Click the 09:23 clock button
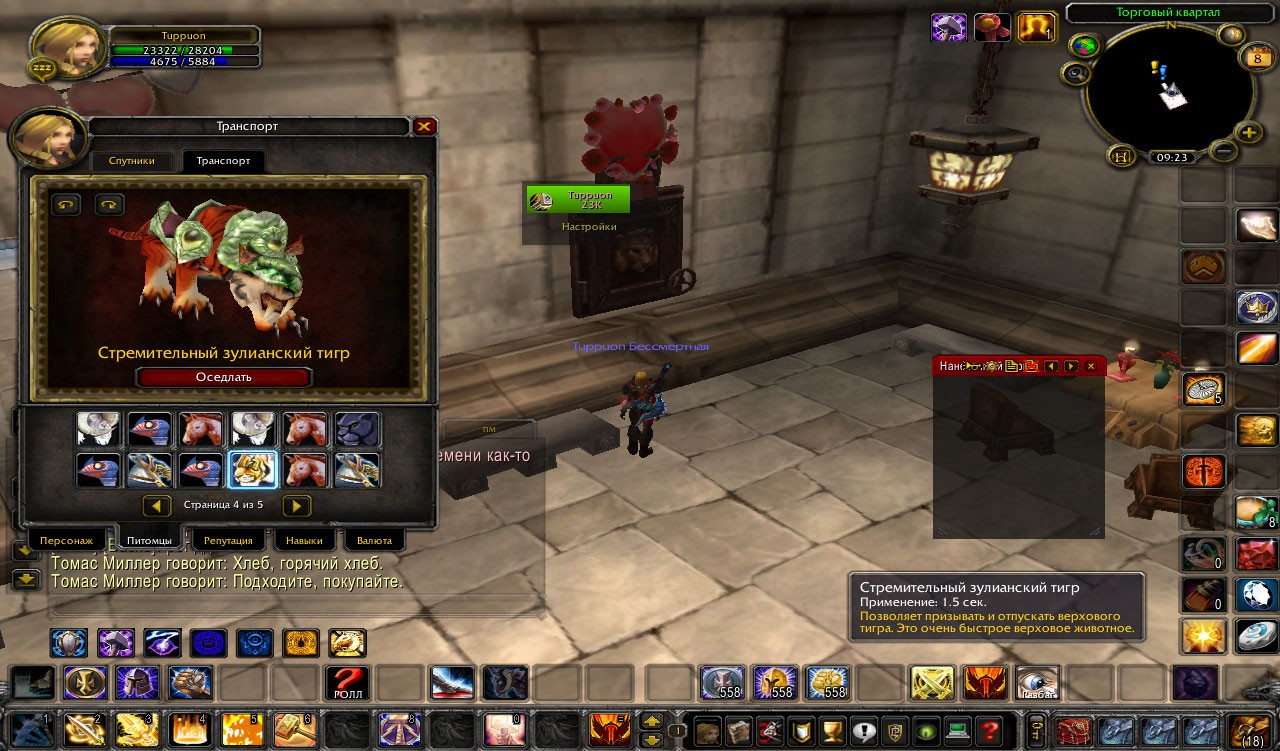This screenshot has height=751, width=1280. click(x=1171, y=157)
